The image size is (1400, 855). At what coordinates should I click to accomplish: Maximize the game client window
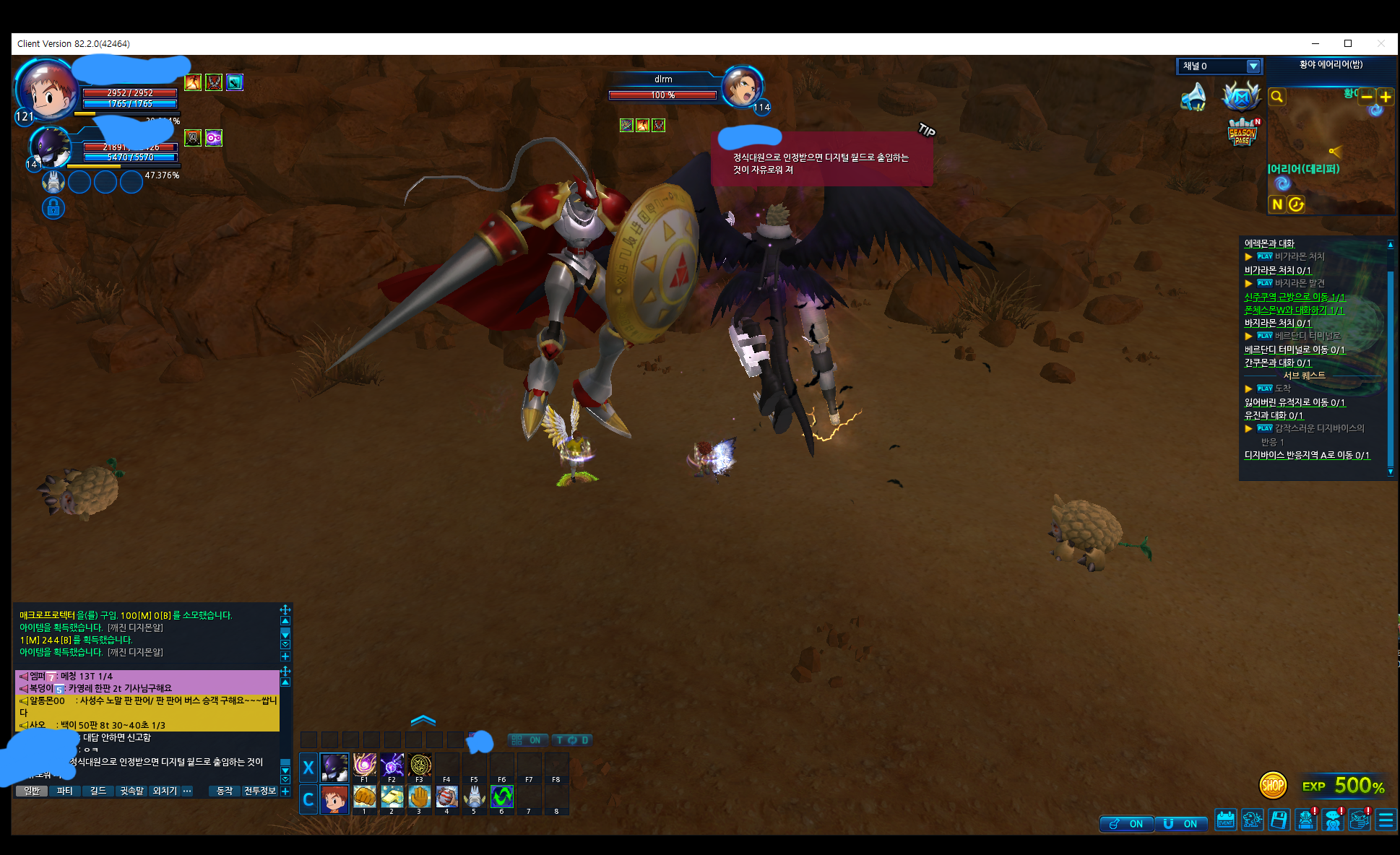click(x=1347, y=43)
